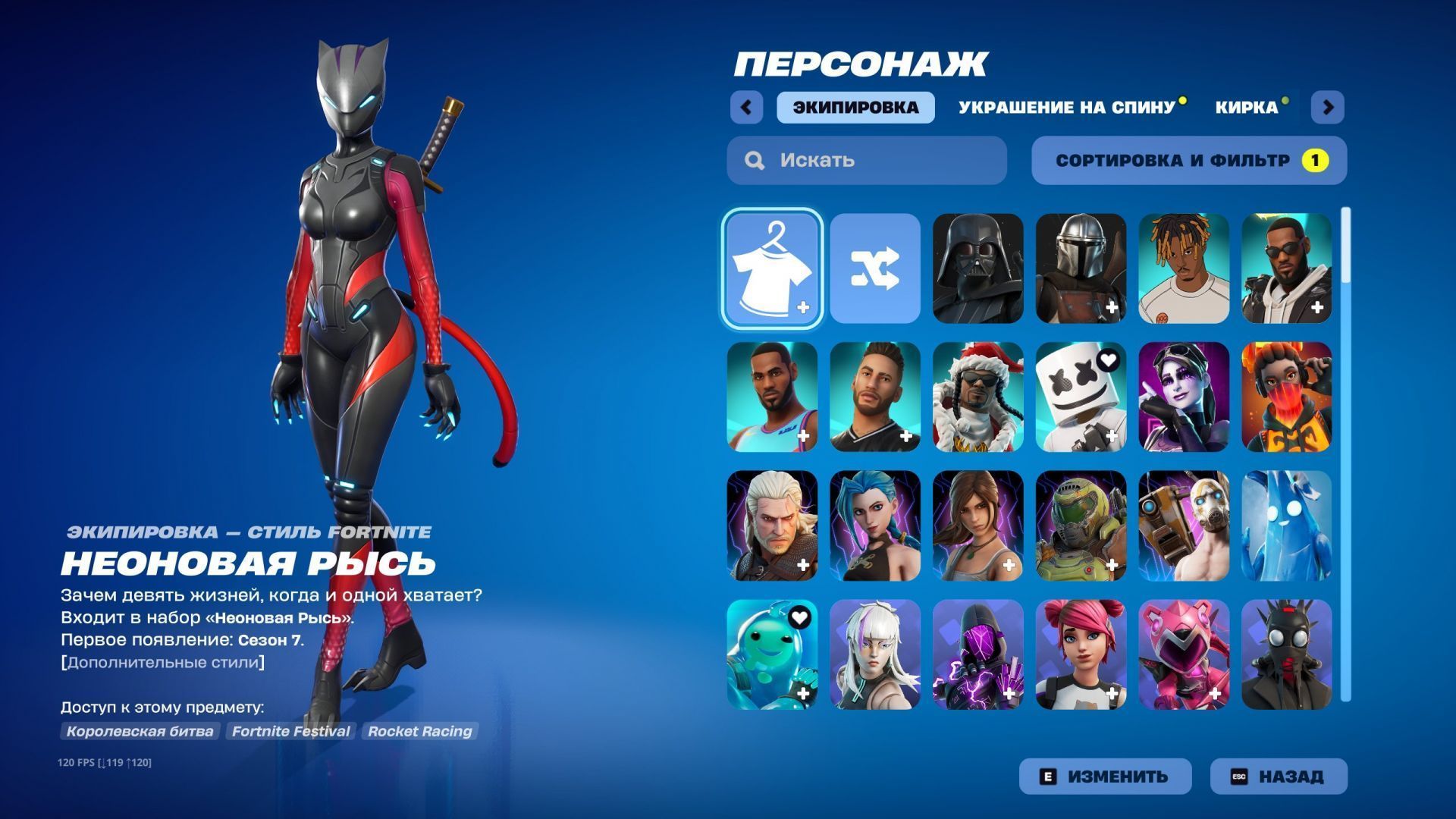
Task: Choose the random shuffle outfit tile
Action: click(x=875, y=268)
